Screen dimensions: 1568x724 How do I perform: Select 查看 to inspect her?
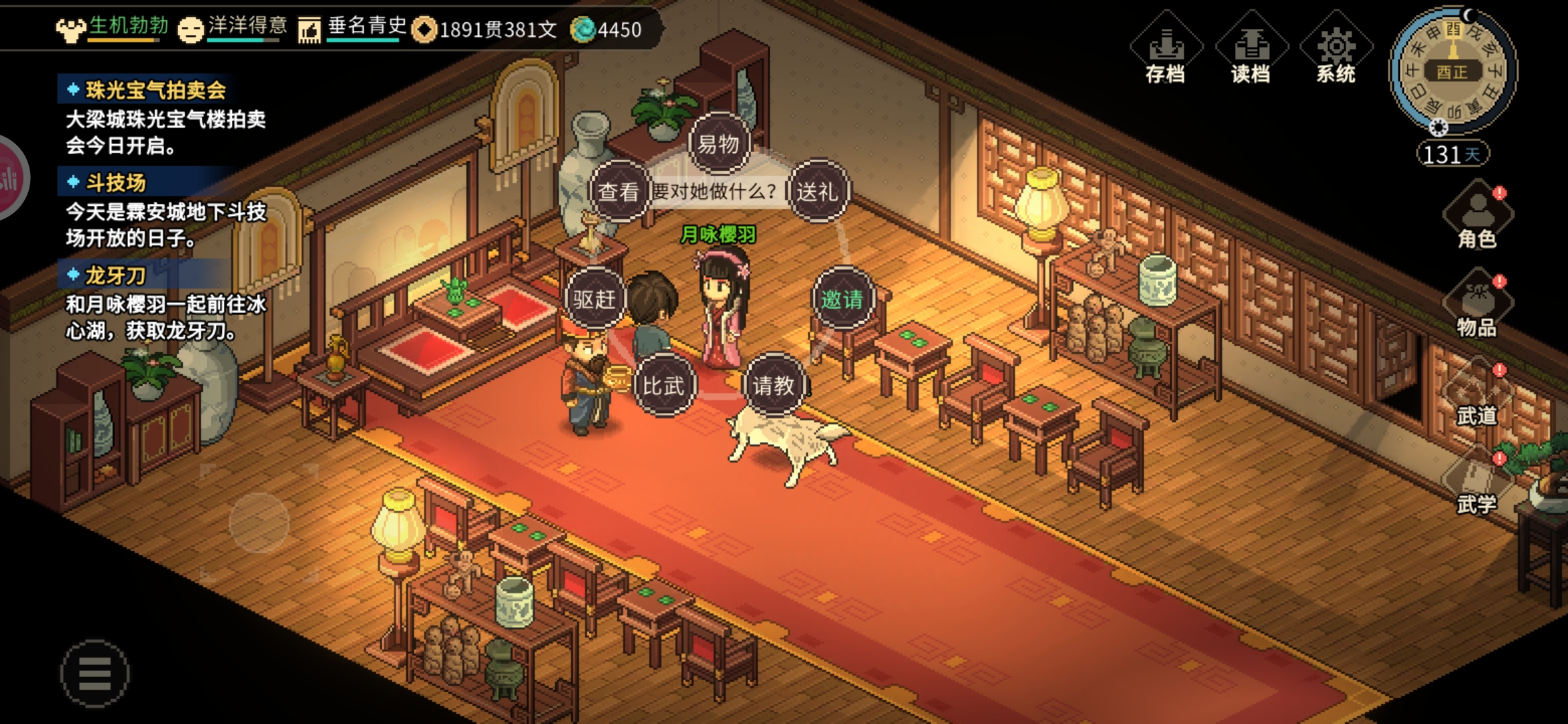click(618, 192)
